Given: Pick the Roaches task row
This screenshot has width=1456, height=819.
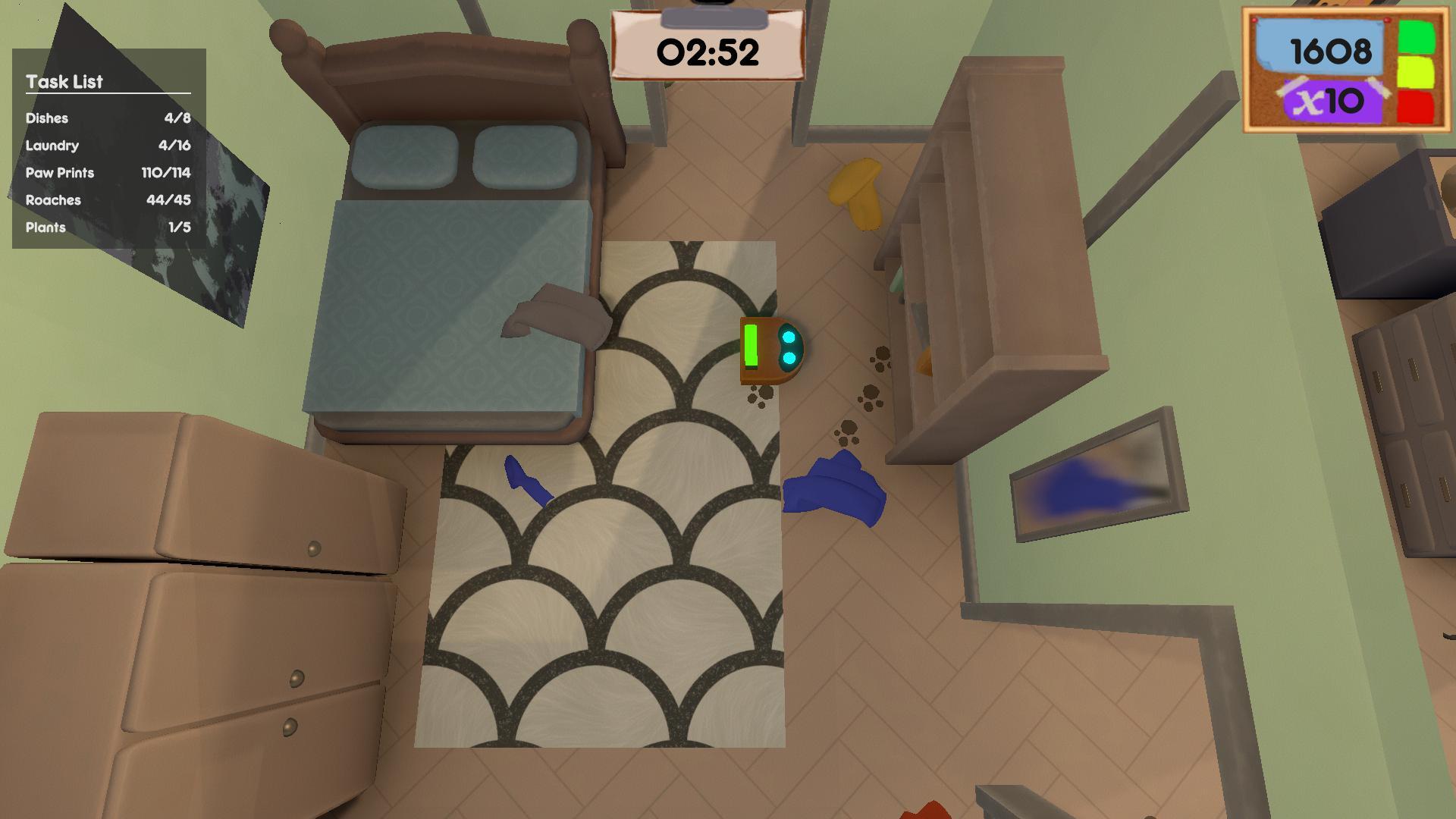Looking at the screenshot, I should tap(108, 200).
